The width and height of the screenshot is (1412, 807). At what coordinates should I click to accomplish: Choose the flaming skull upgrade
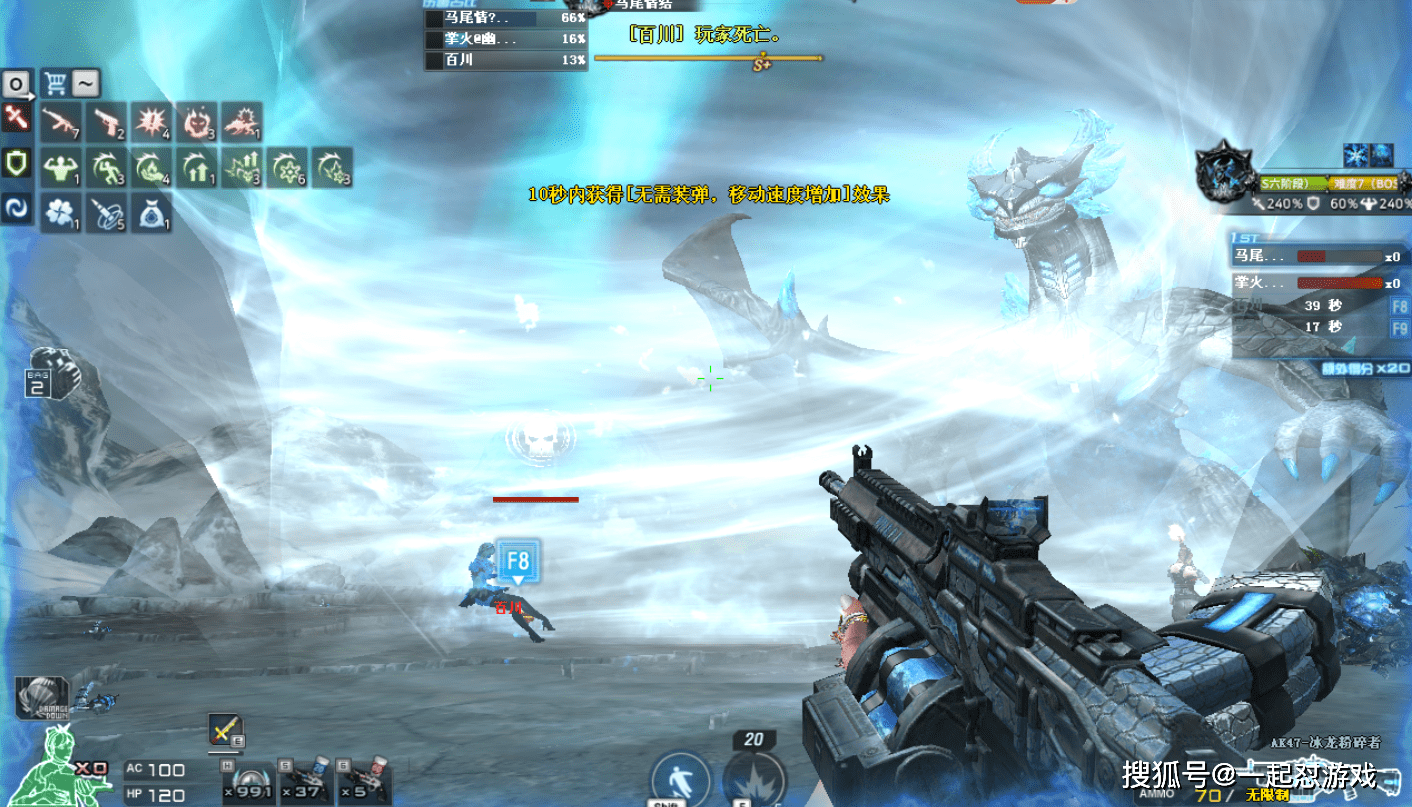197,122
